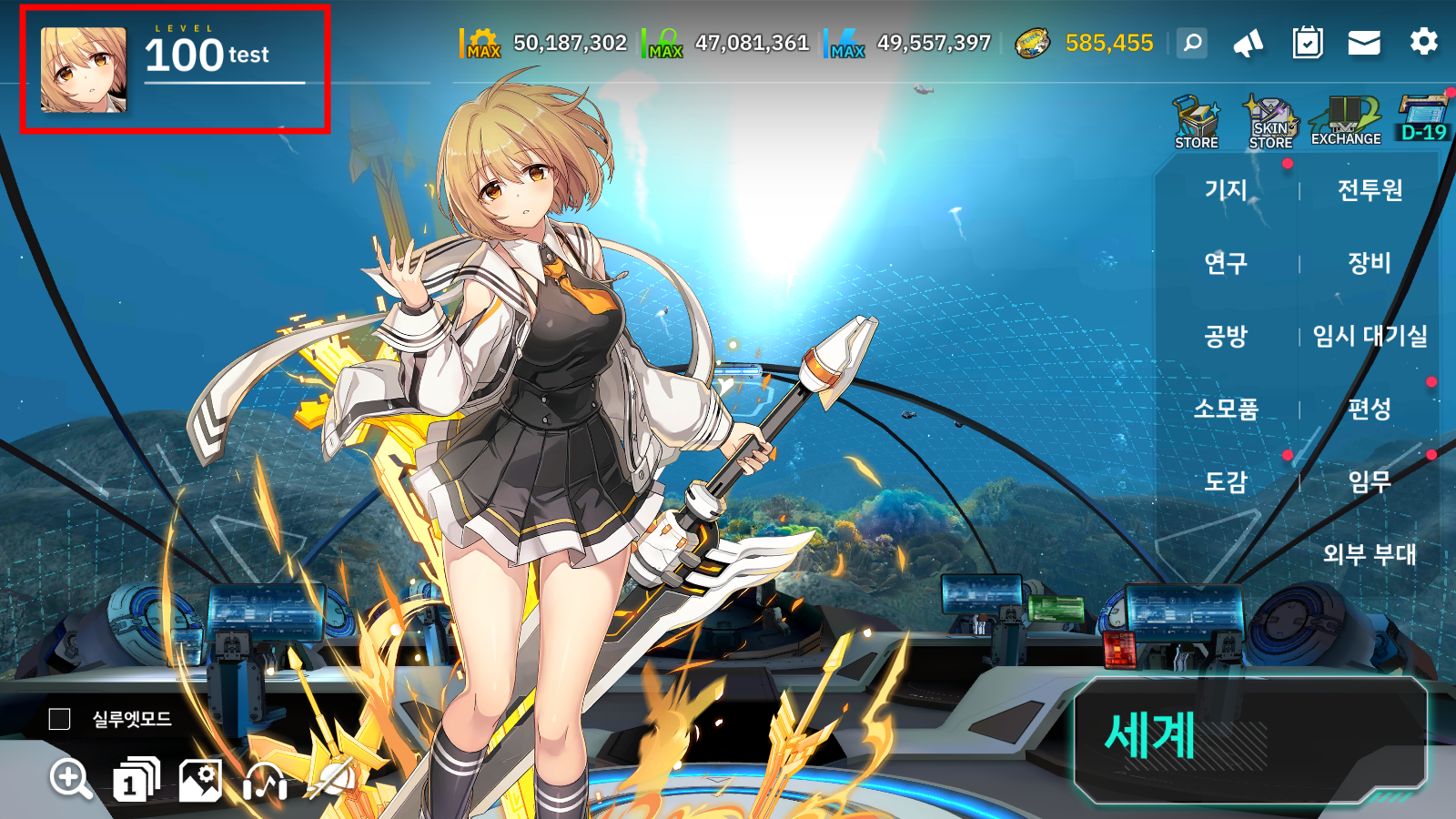
Task: Open the gear settings icon
Action: pos(1423,42)
